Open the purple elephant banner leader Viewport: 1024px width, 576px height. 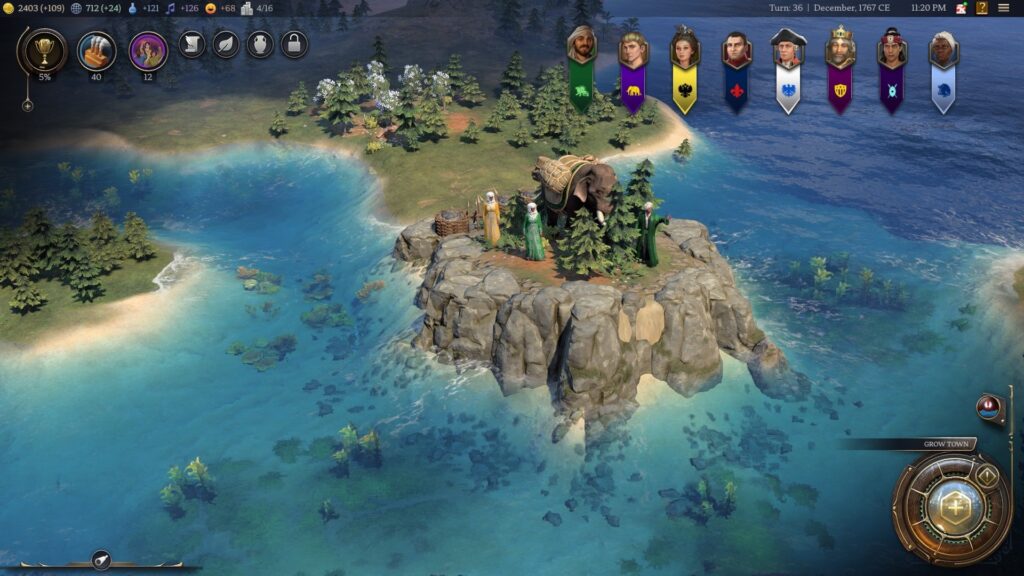click(633, 68)
